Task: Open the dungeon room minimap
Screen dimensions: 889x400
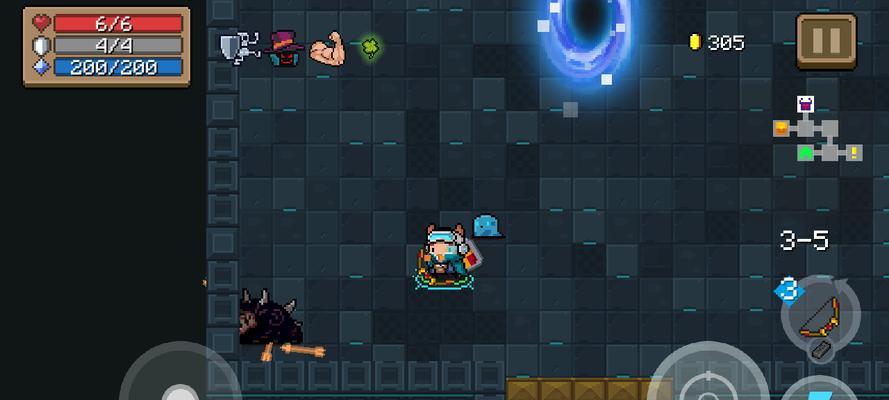Action: (x=816, y=131)
